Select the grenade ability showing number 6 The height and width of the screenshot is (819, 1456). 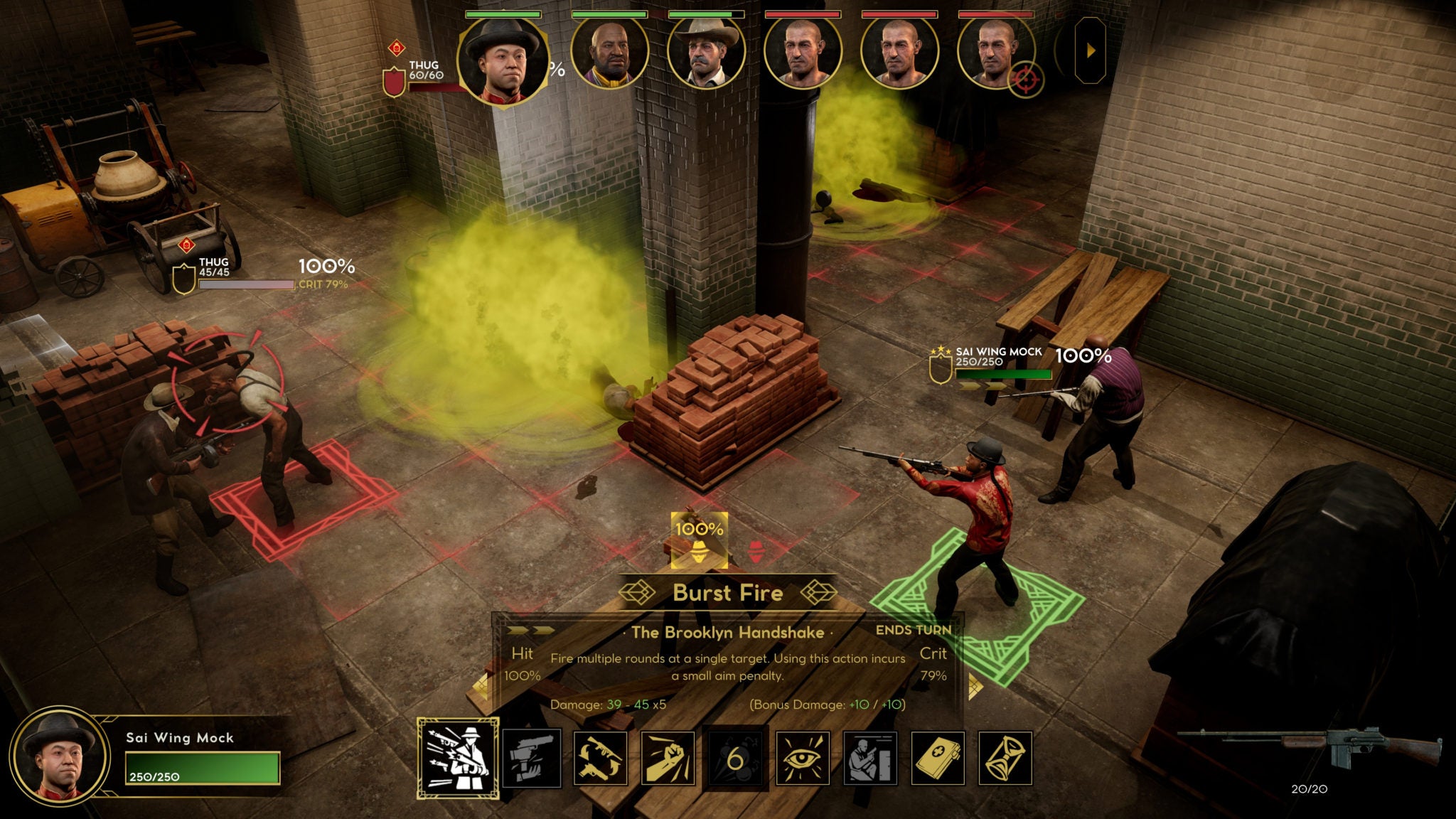735,759
